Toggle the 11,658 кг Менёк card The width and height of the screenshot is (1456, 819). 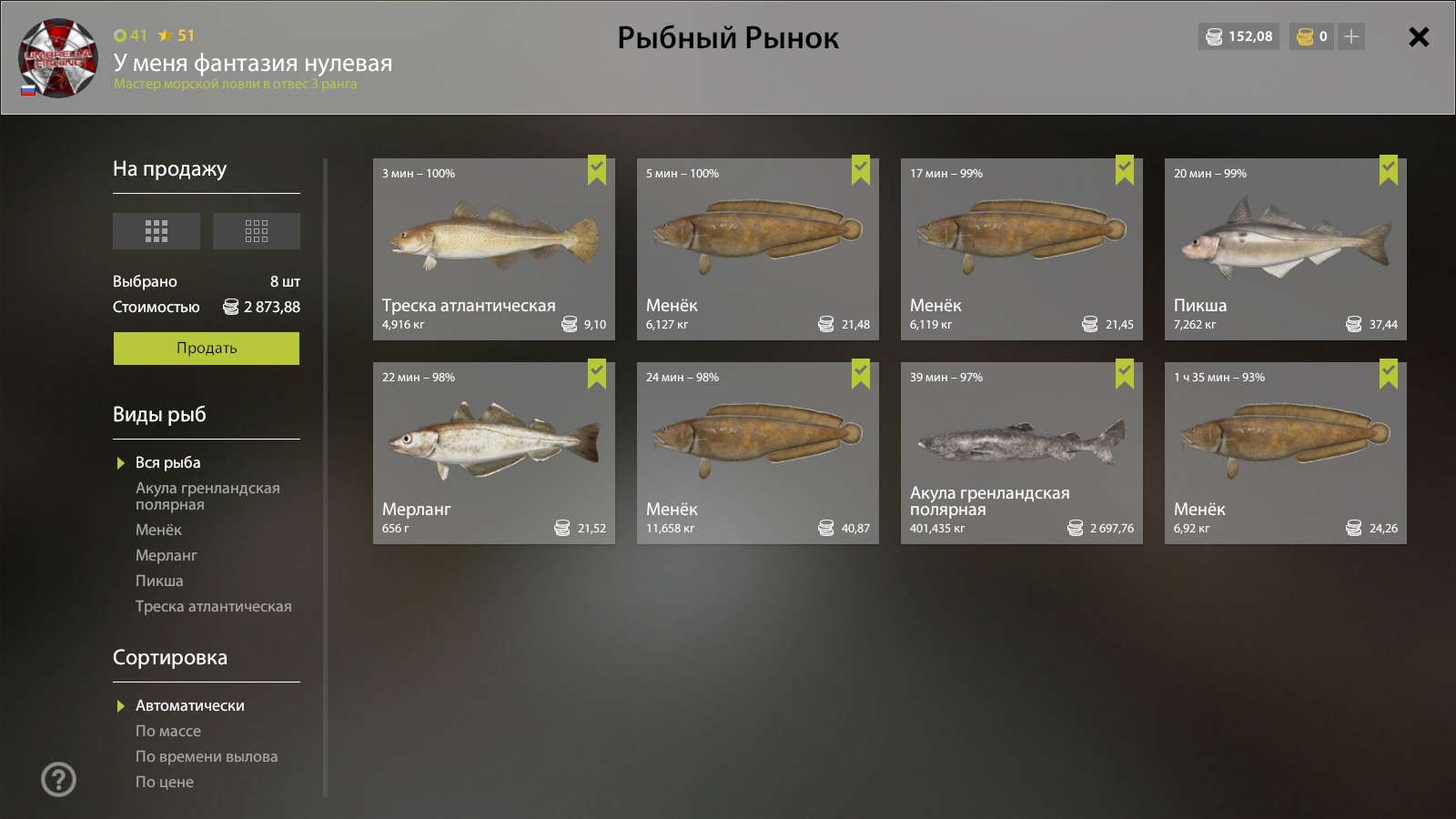click(757, 453)
